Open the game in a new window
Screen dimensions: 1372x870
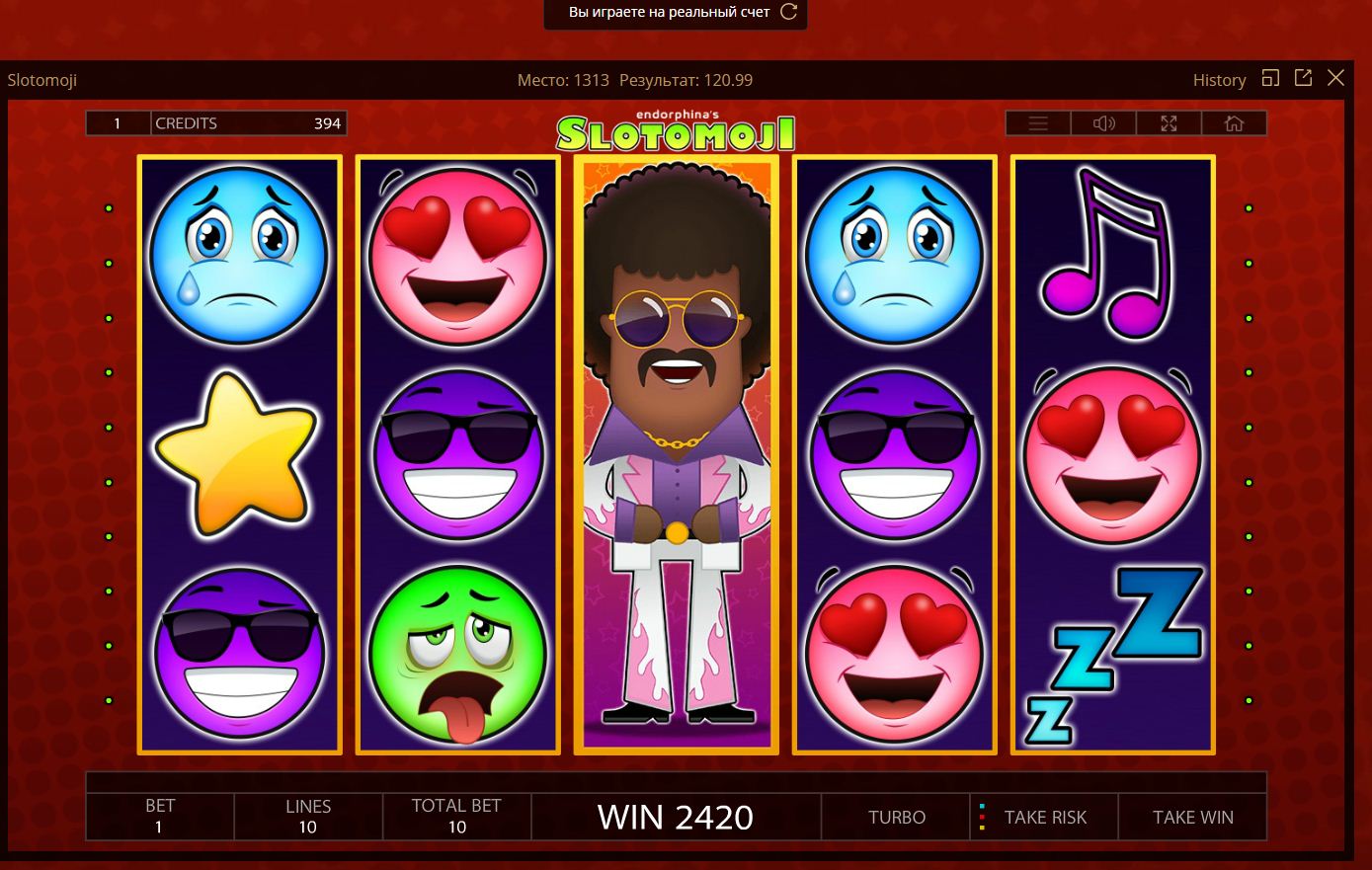click(x=1303, y=78)
